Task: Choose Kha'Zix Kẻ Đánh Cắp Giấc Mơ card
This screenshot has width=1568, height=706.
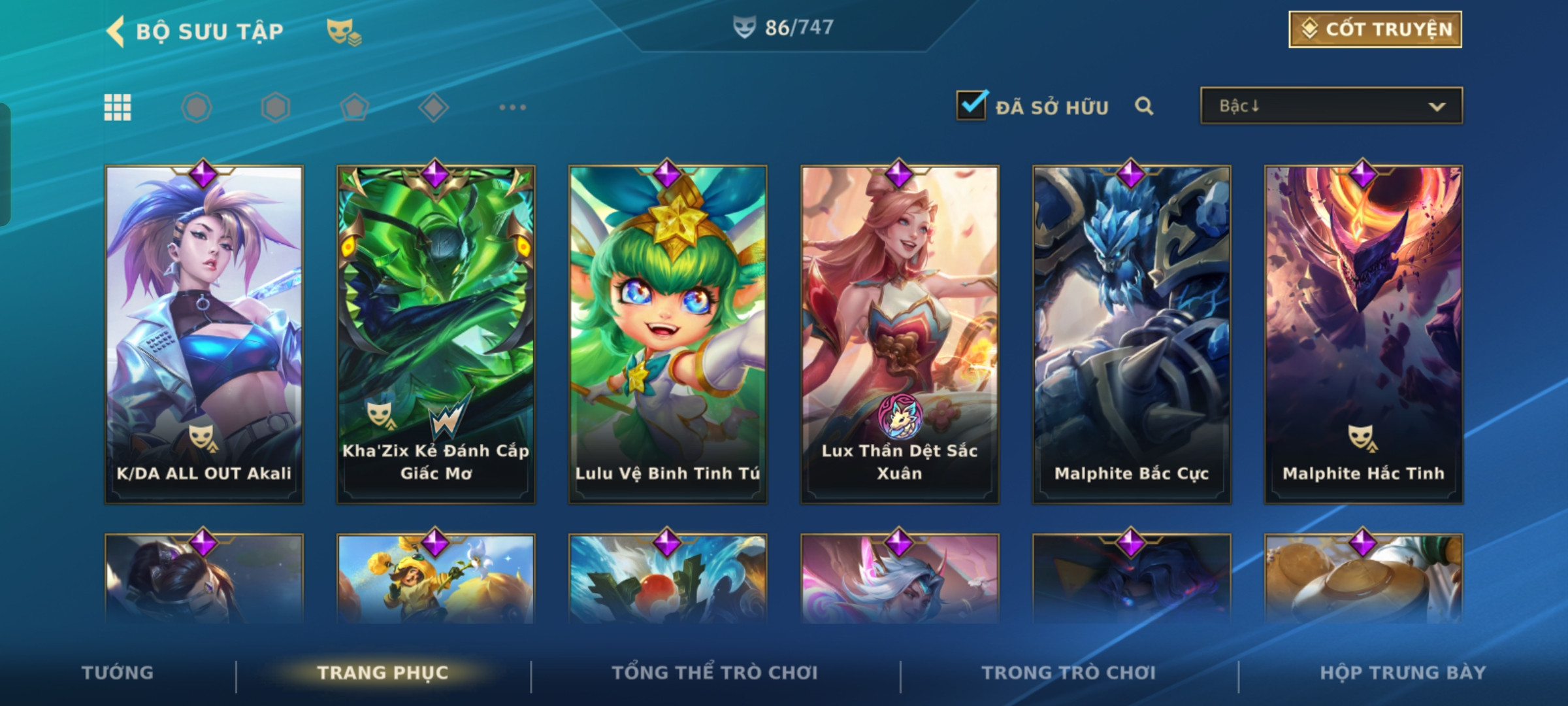Action: click(x=436, y=333)
